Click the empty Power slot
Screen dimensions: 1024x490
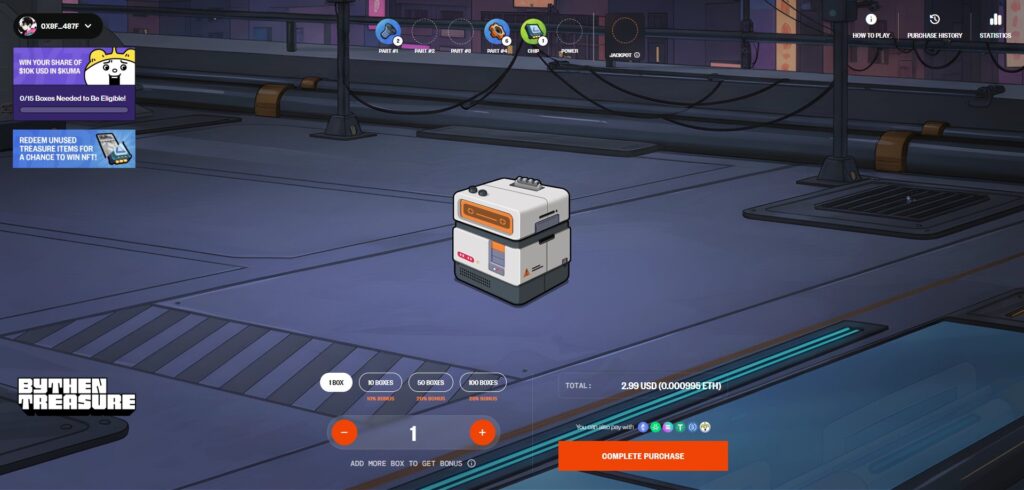(569, 32)
